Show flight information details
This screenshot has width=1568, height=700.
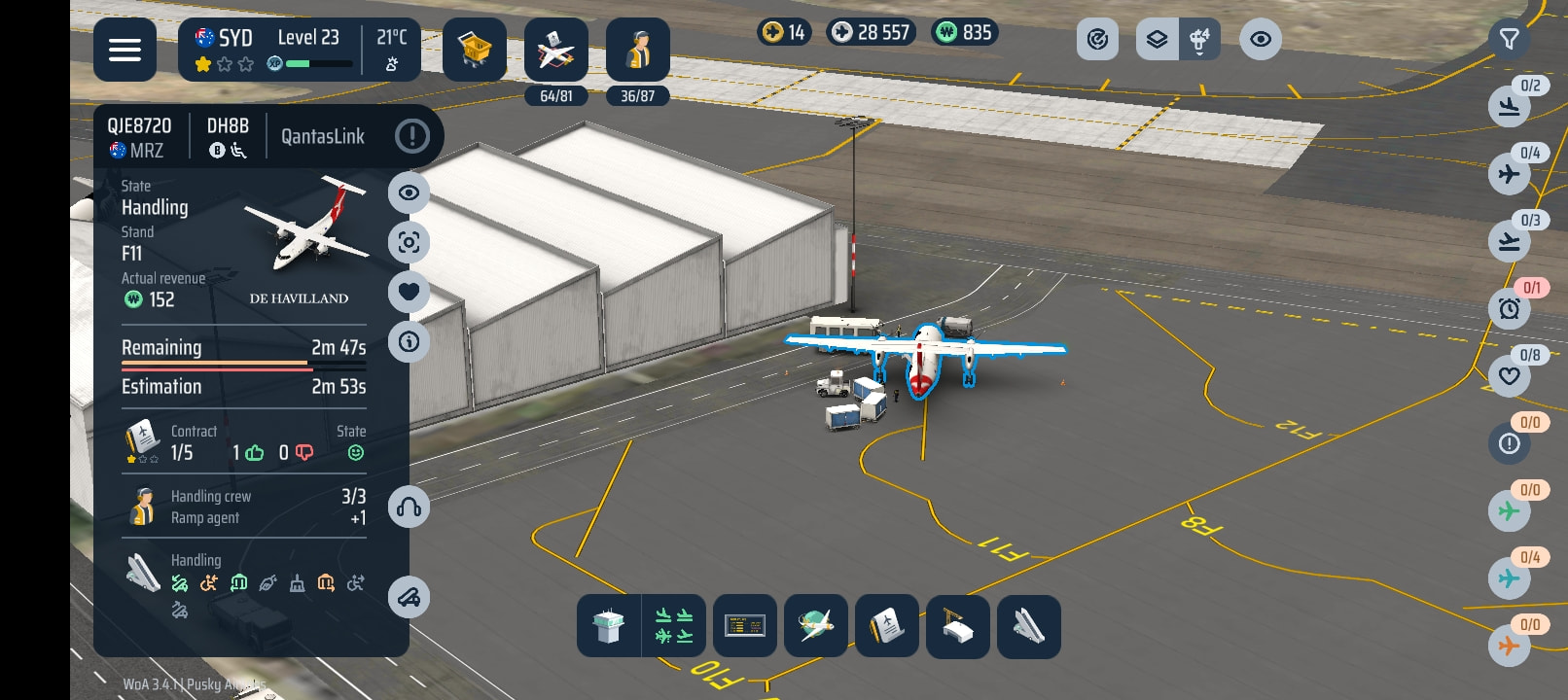[410, 341]
